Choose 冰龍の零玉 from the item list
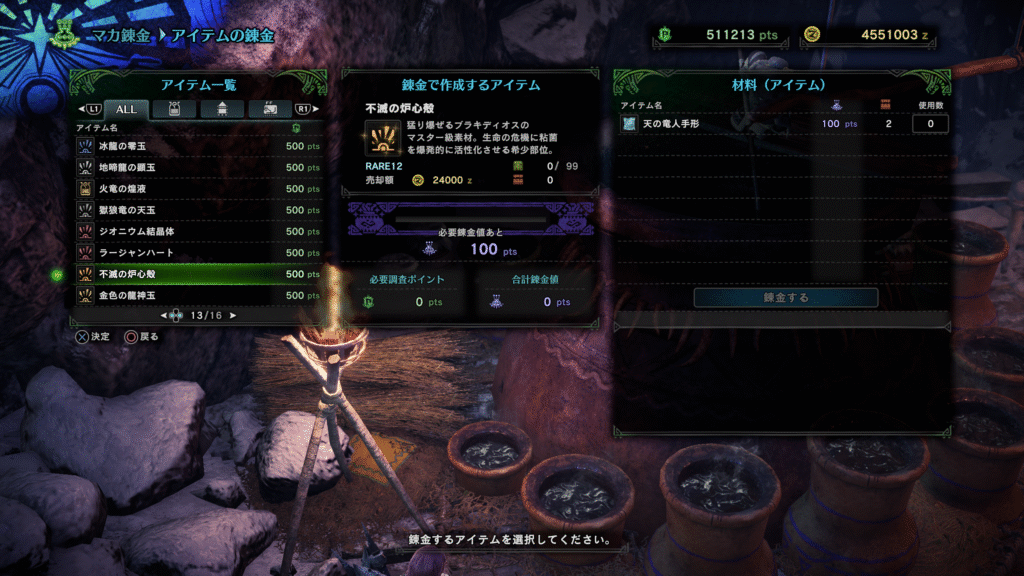The width and height of the screenshot is (1024, 576). point(198,146)
